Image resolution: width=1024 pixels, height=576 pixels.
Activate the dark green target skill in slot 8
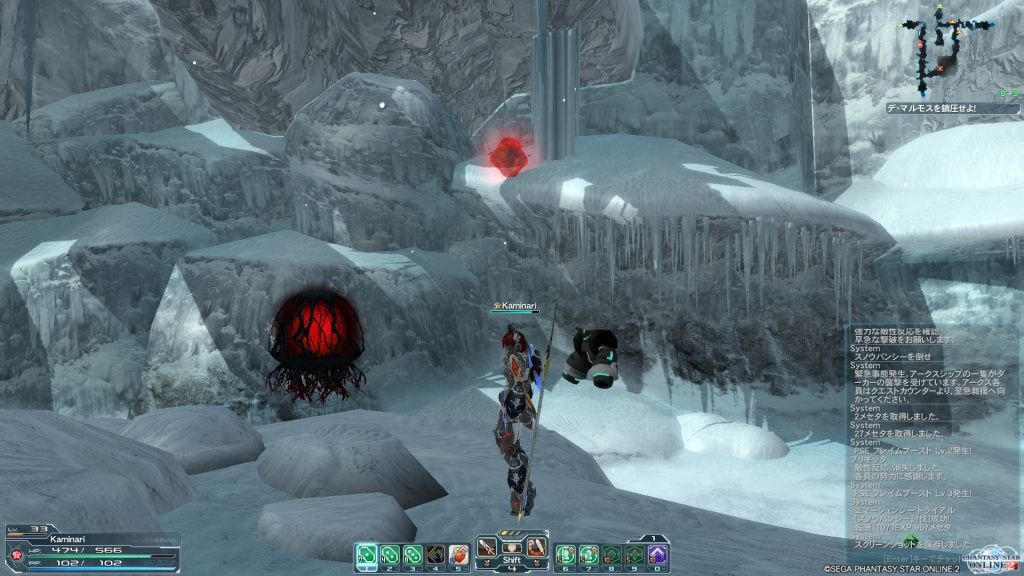point(611,554)
